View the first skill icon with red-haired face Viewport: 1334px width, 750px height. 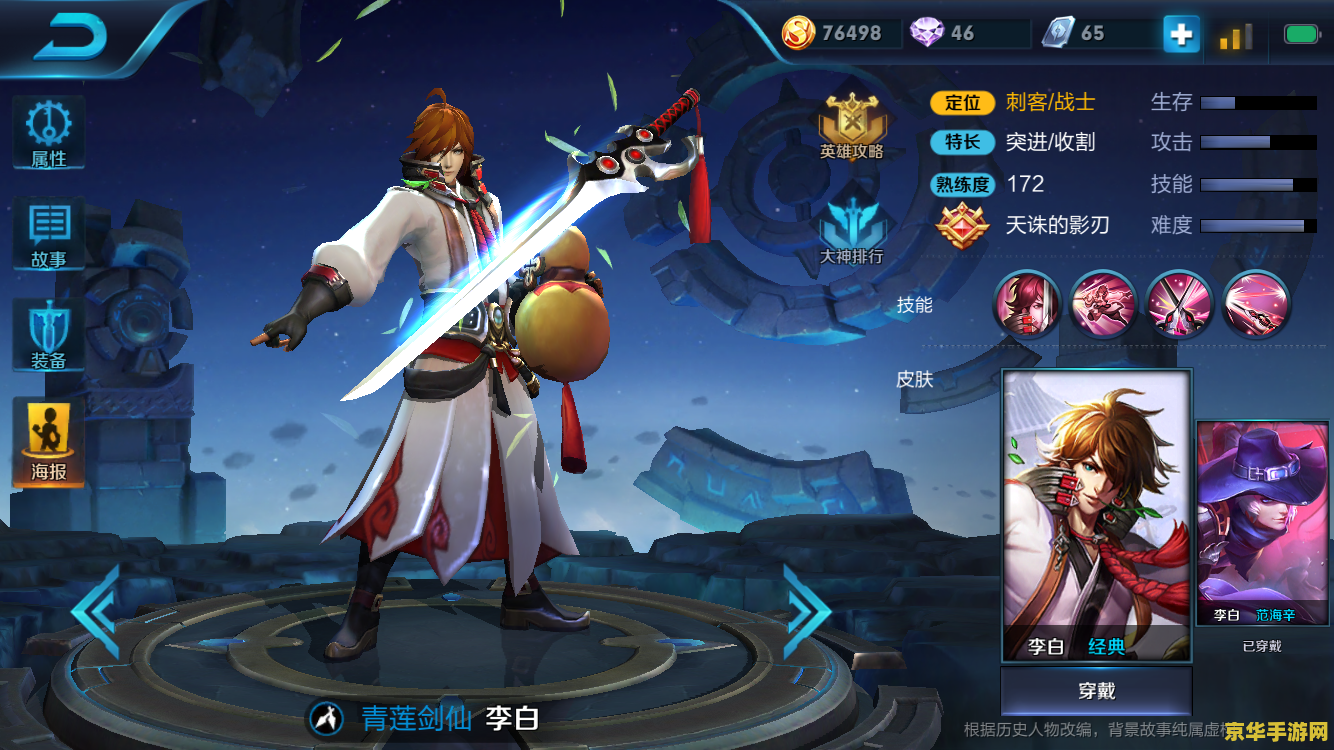pos(1027,304)
